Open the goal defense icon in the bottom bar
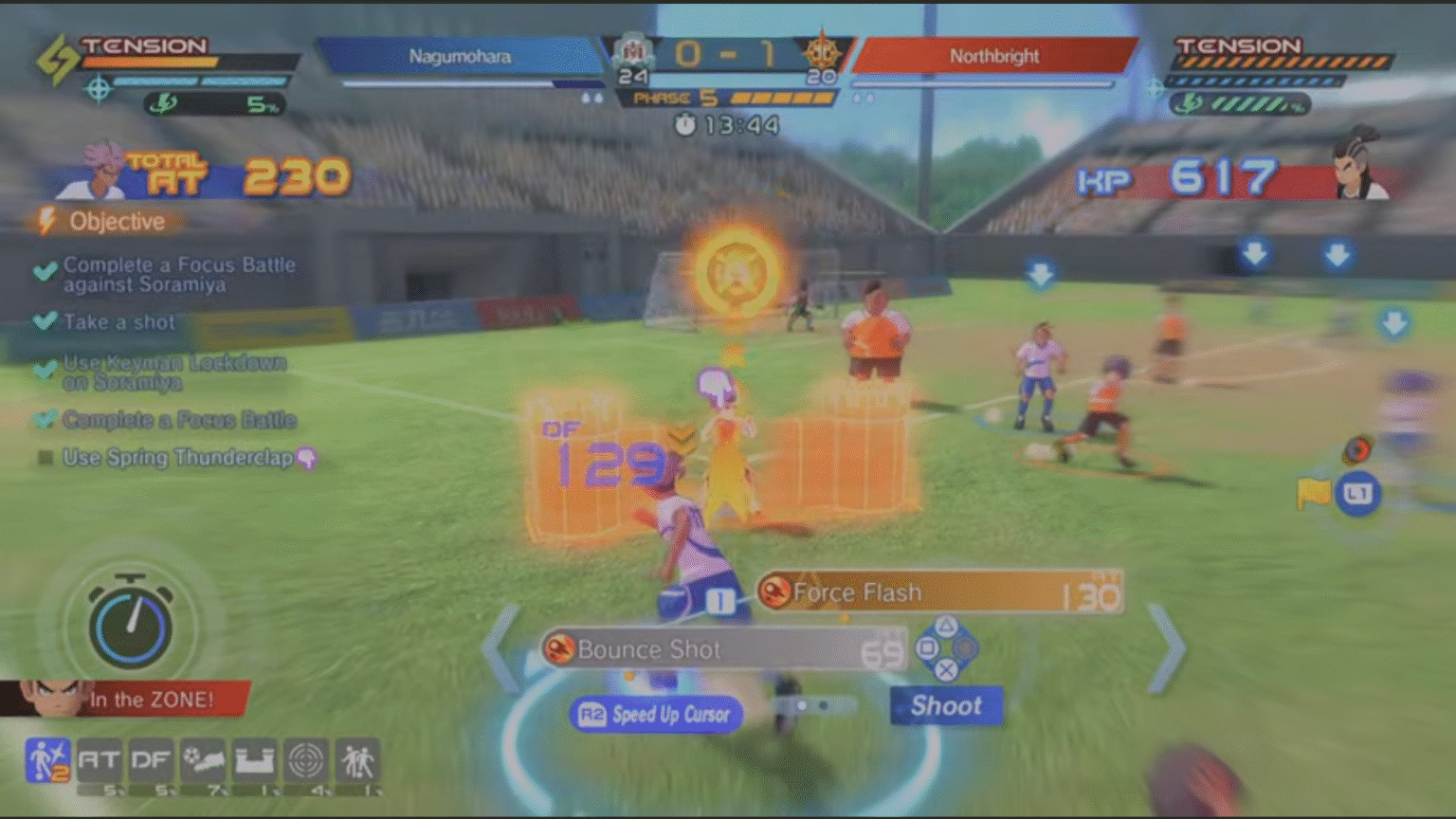Image resolution: width=1456 pixels, height=819 pixels. [x=256, y=758]
